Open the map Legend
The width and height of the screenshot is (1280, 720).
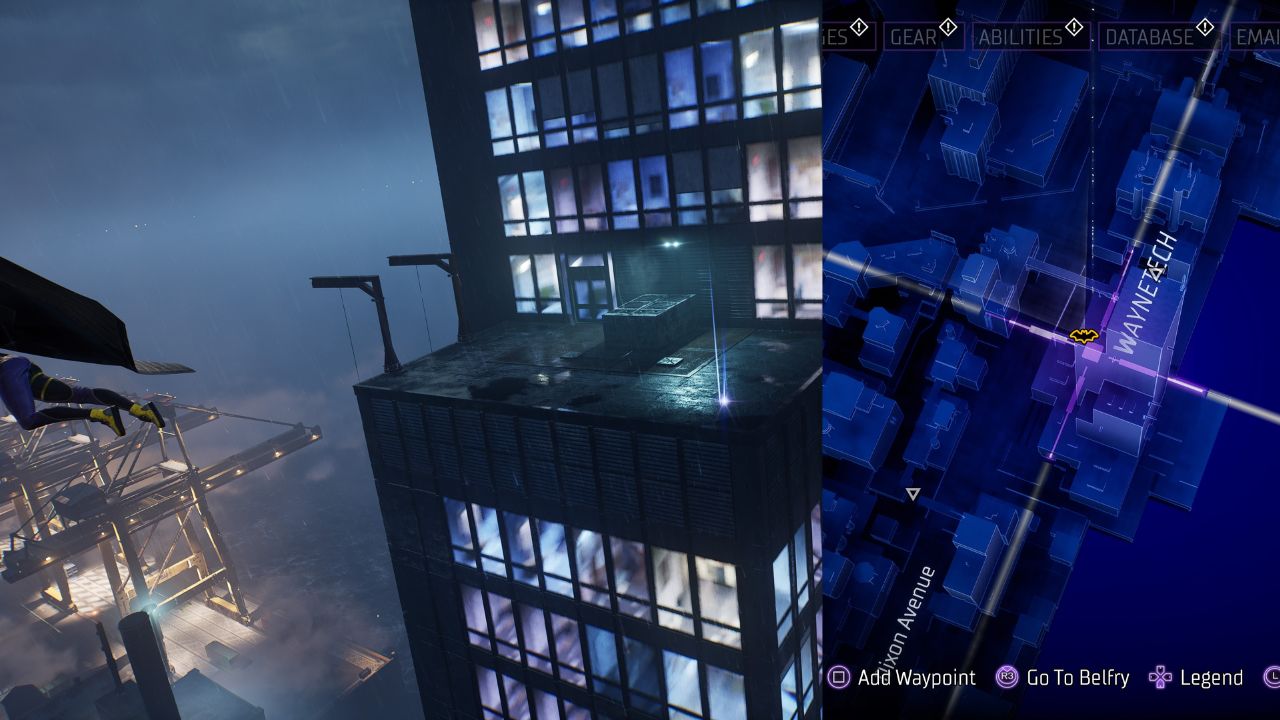(1212, 677)
